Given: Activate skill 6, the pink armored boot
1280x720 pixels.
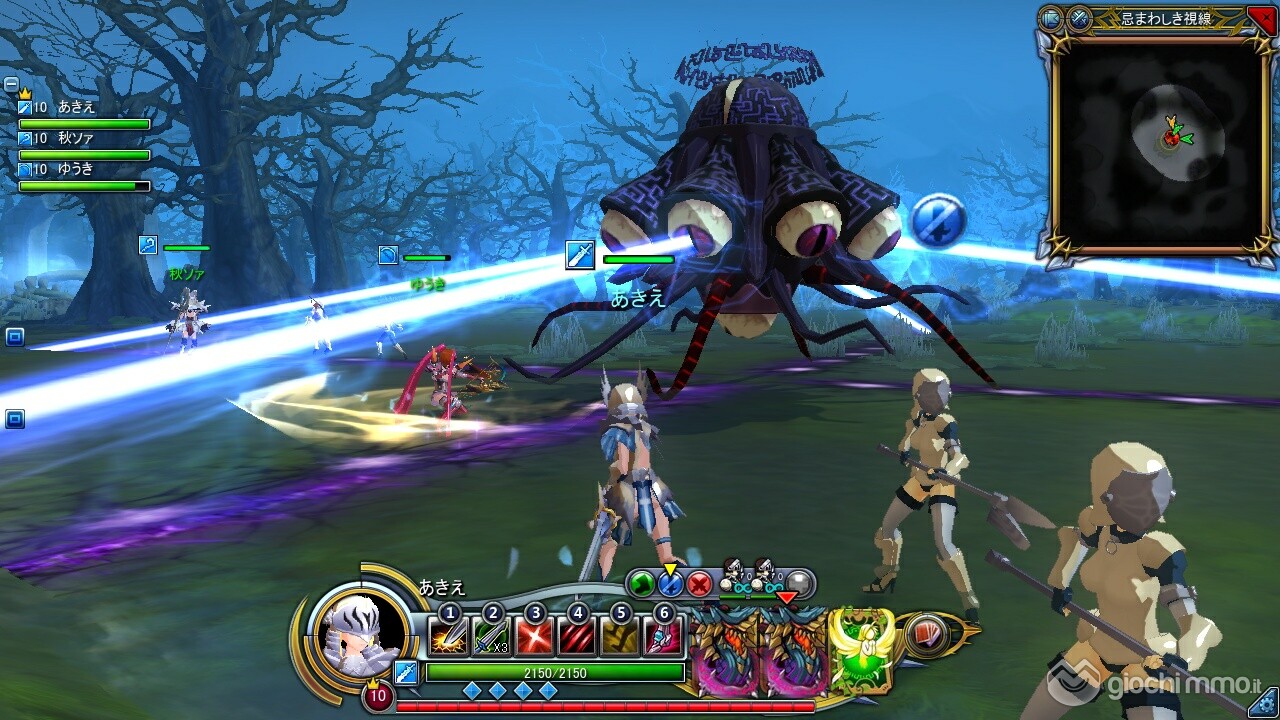Looking at the screenshot, I should 663,638.
